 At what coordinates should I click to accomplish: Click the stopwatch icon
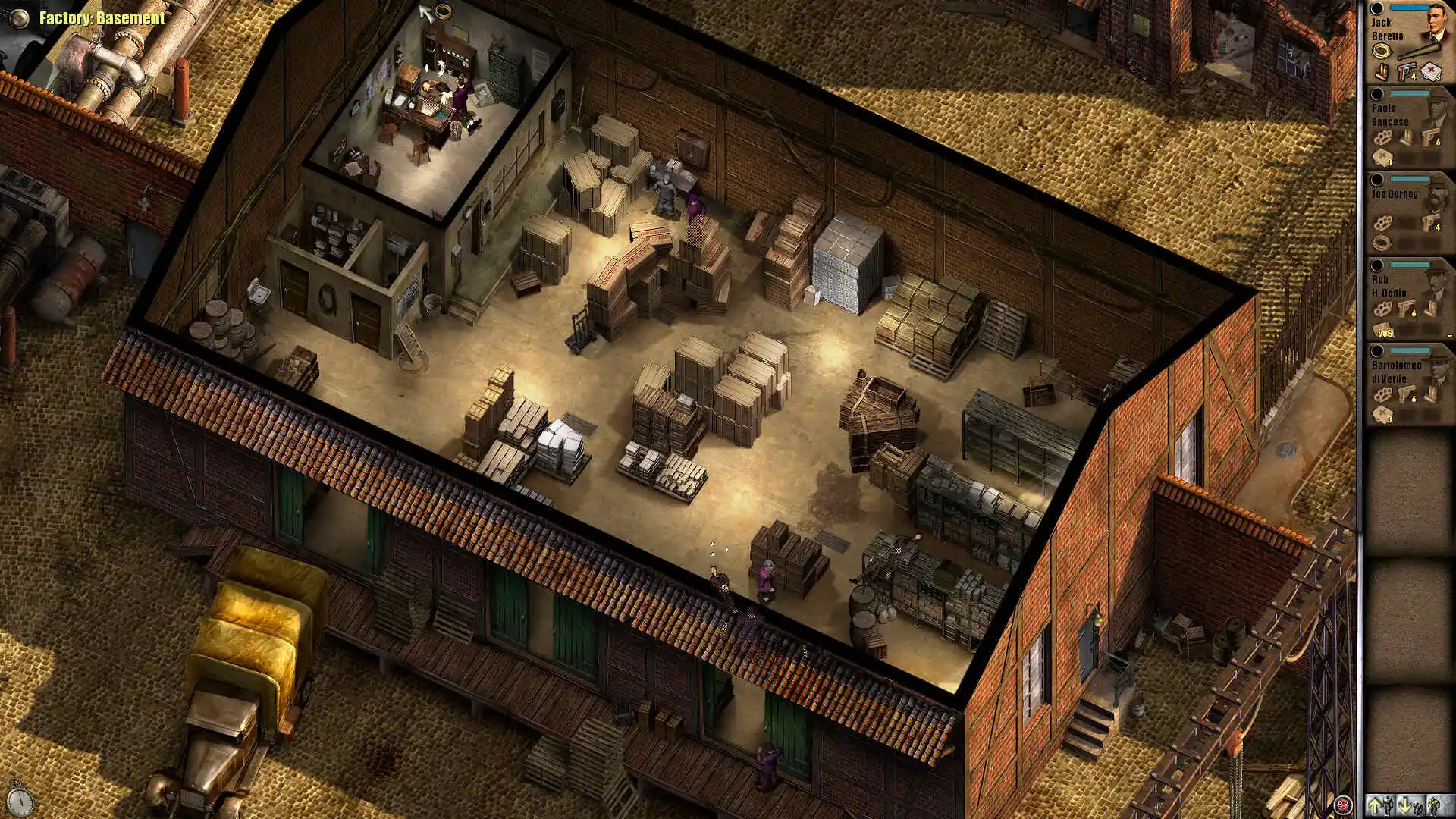[x=19, y=798]
